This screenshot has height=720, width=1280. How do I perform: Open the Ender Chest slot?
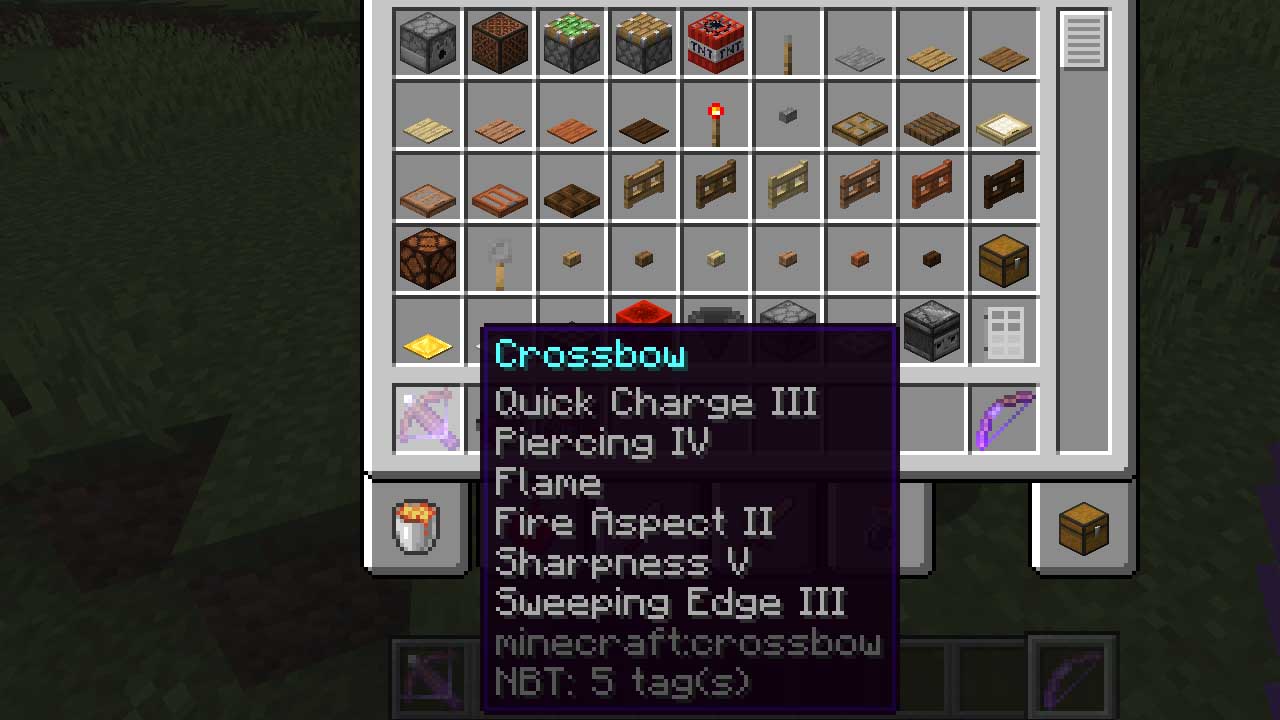1083,530
